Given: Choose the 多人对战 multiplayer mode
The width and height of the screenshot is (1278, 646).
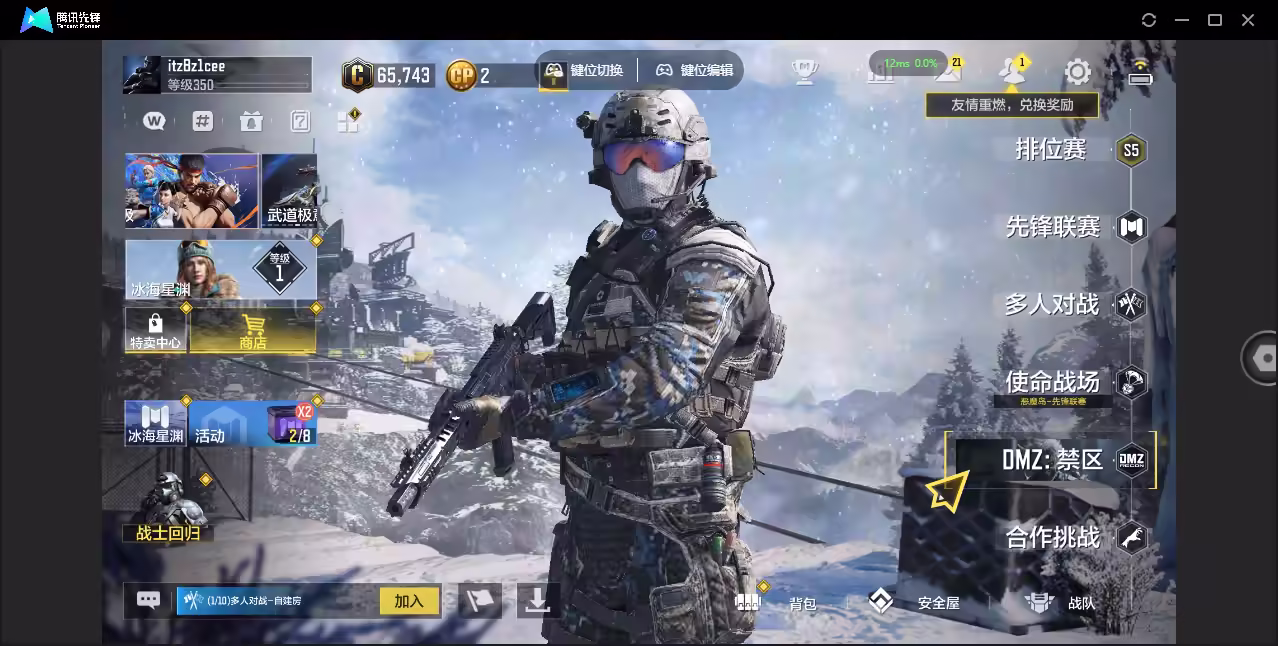Looking at the screenshot, I should (1052, 304).
